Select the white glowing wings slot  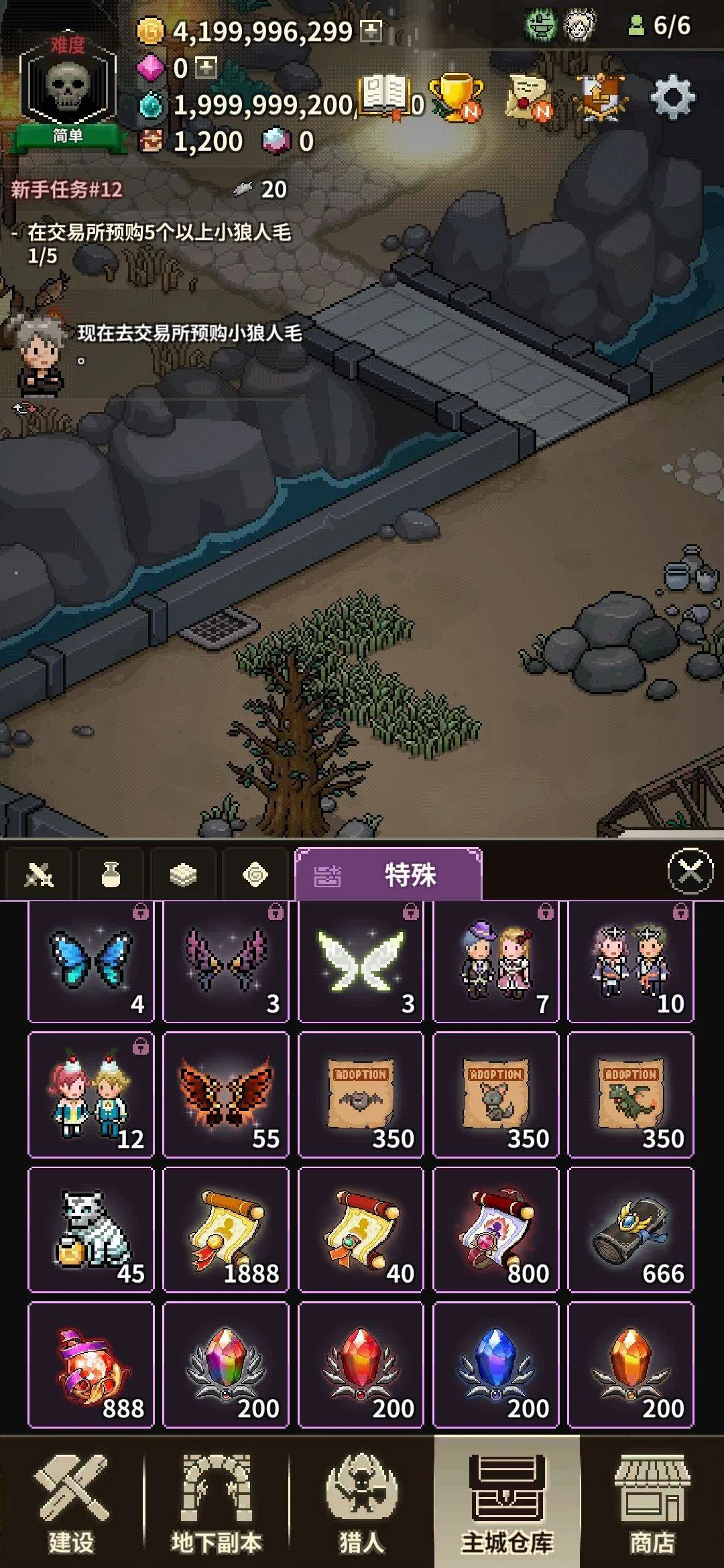click(361, 961)
